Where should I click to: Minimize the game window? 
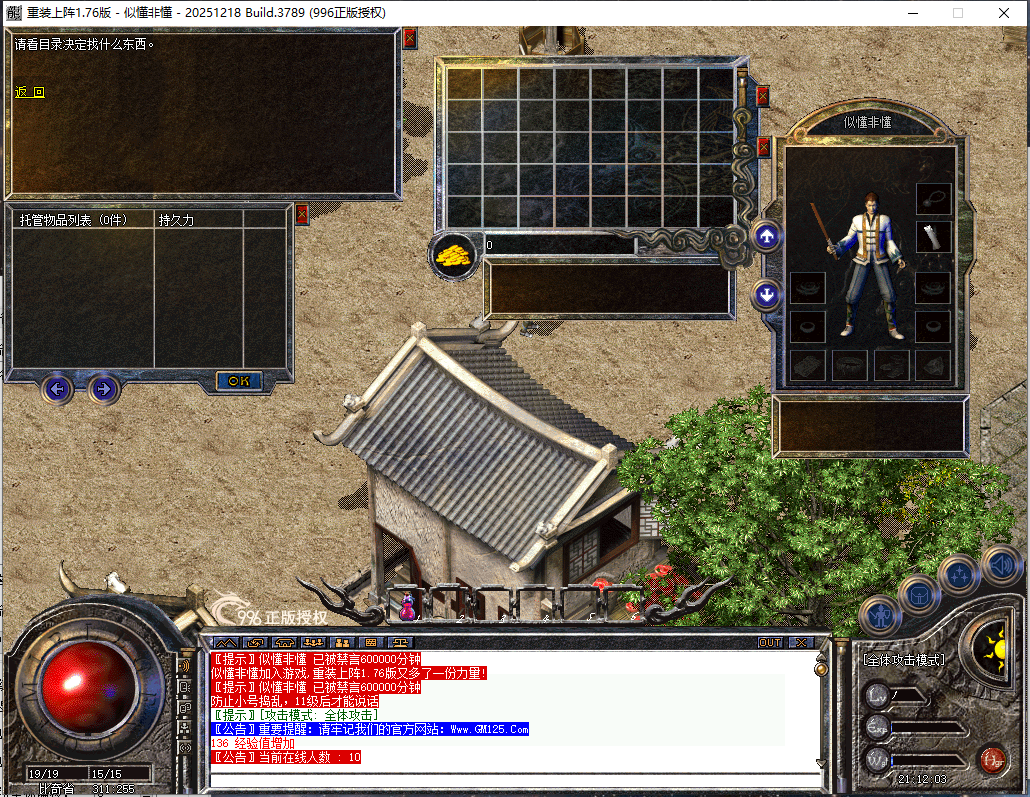point(913,13)
